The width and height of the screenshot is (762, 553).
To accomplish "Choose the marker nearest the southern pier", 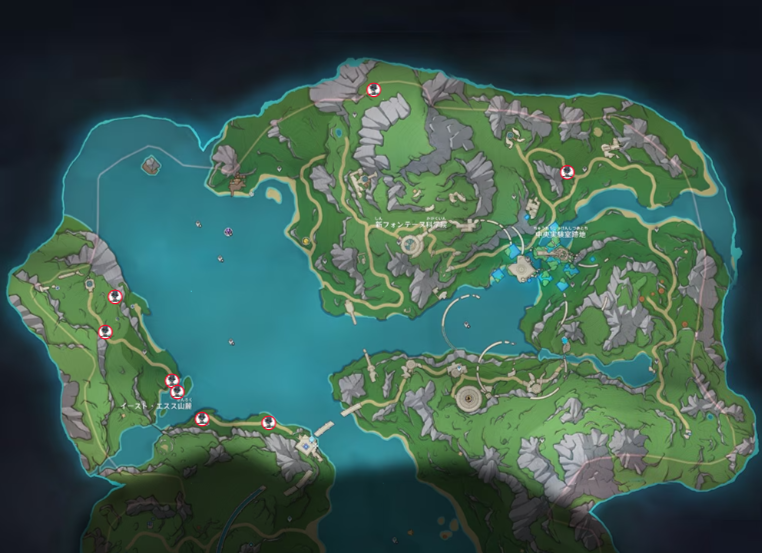I will pyautogui.click(x=268, y=422).
